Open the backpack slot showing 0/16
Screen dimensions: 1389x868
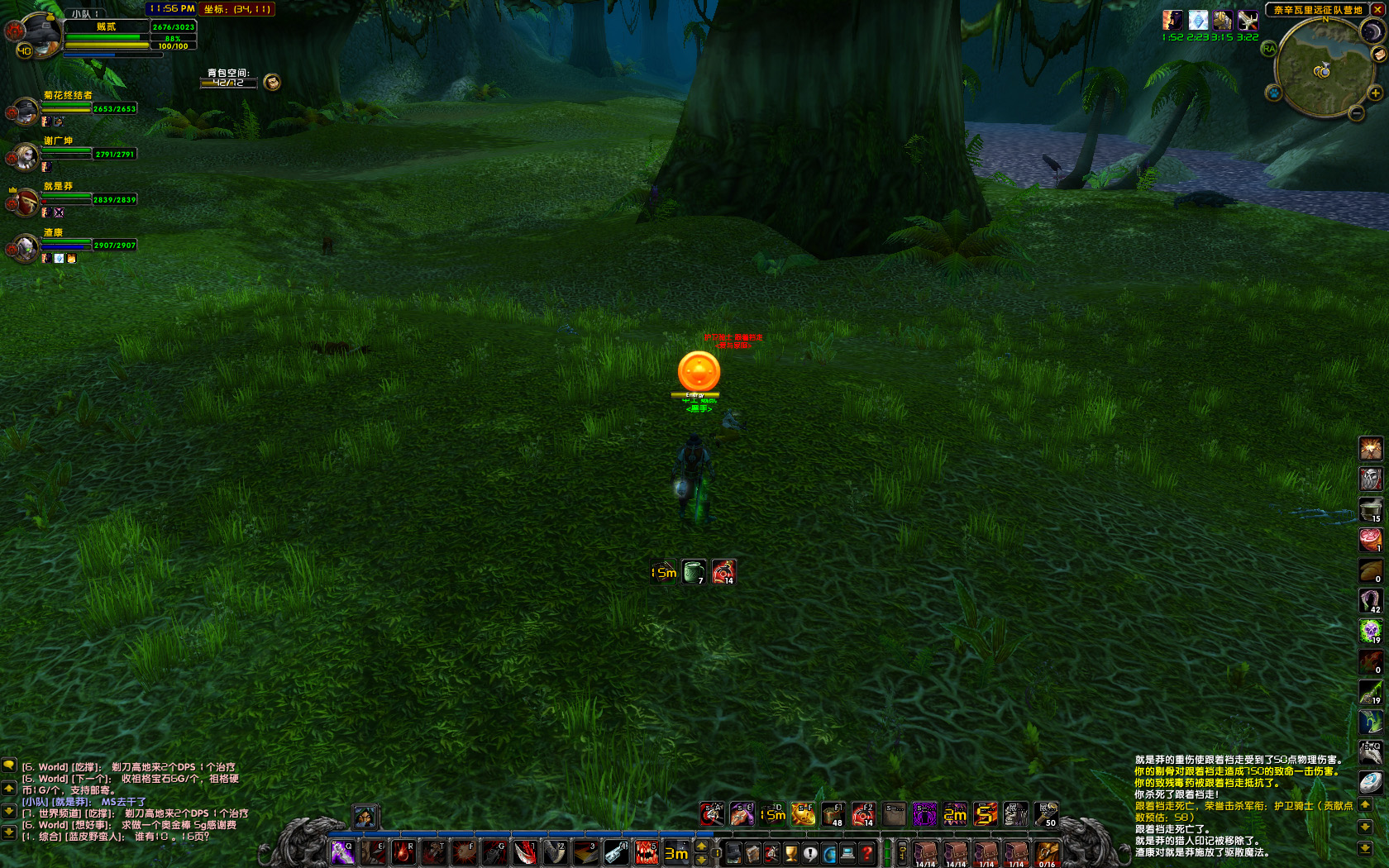click(1047, 853)
